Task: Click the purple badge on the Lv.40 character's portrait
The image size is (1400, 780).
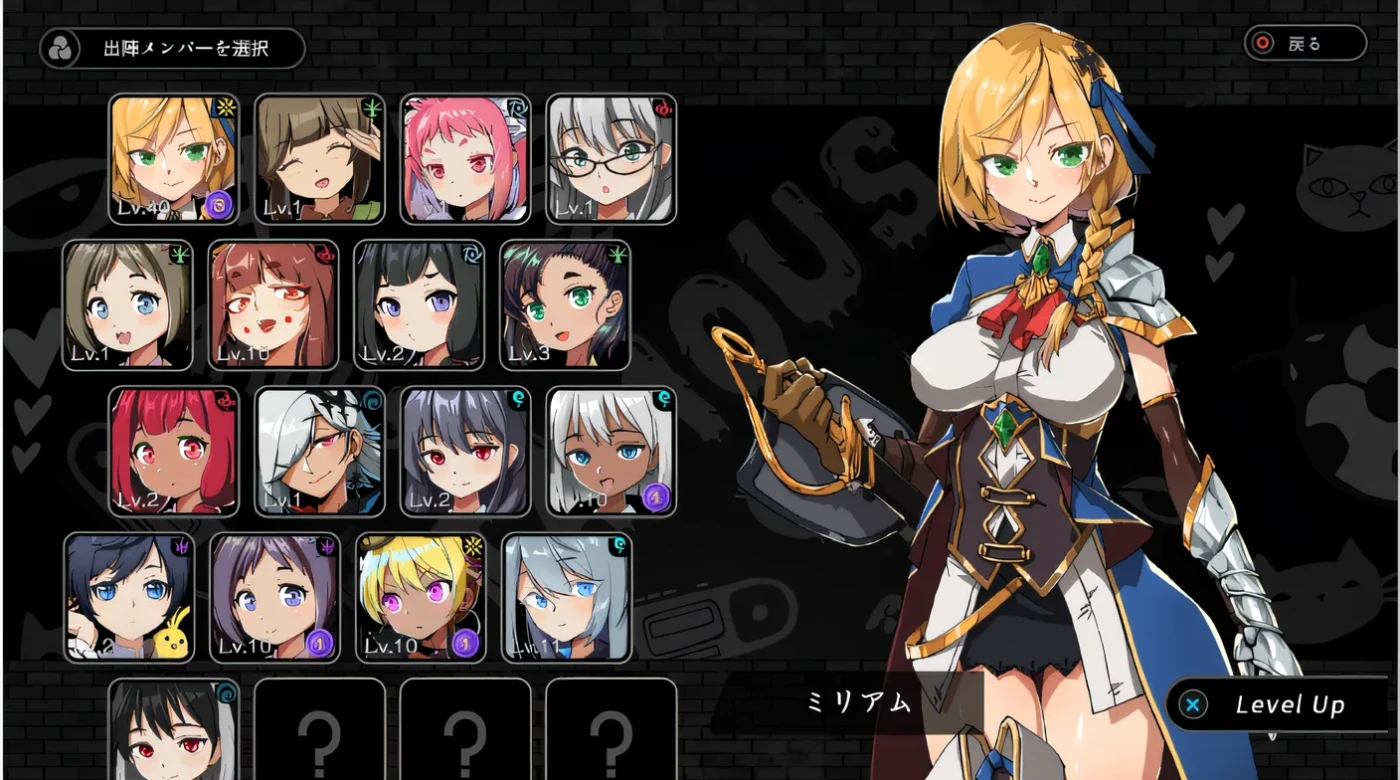Action: [220, 206]
